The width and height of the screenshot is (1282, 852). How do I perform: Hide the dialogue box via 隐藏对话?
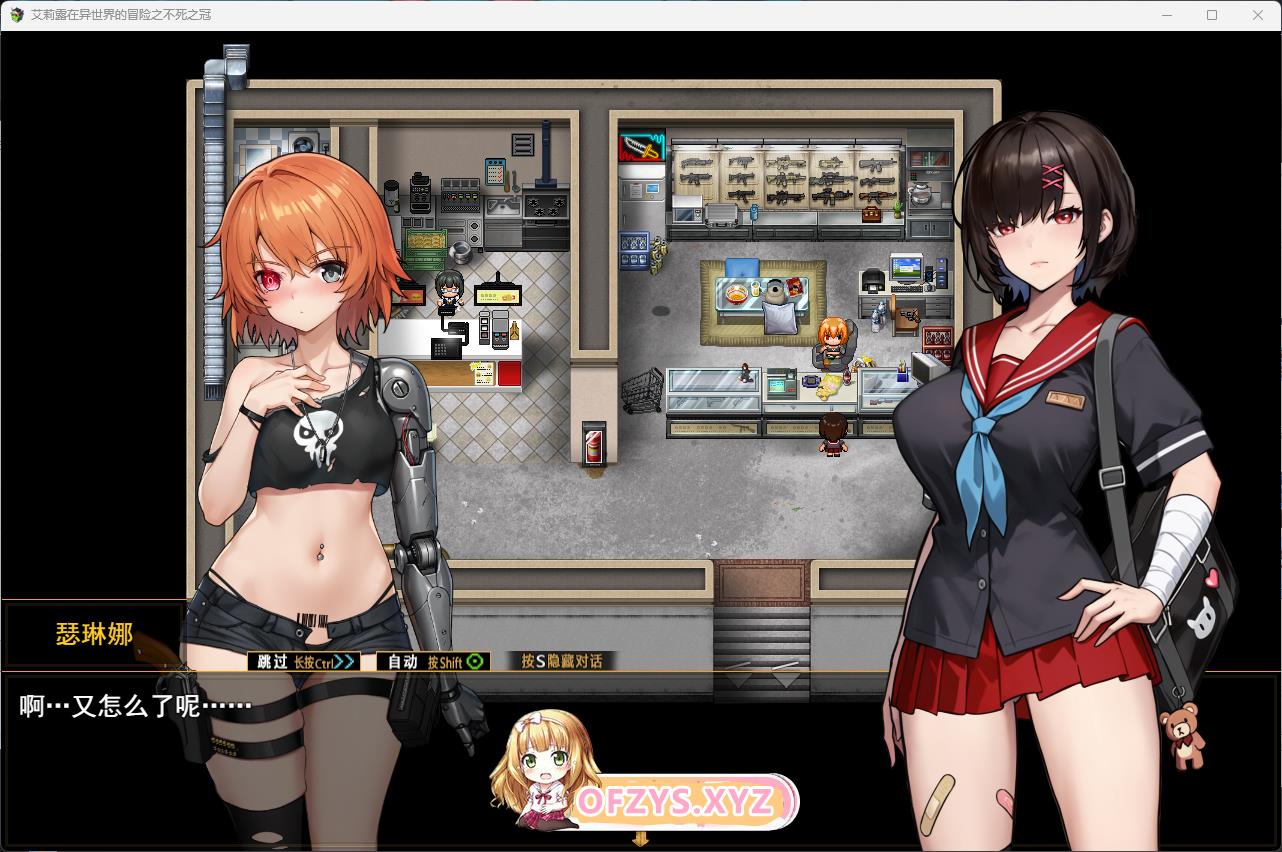coord(562,661)
